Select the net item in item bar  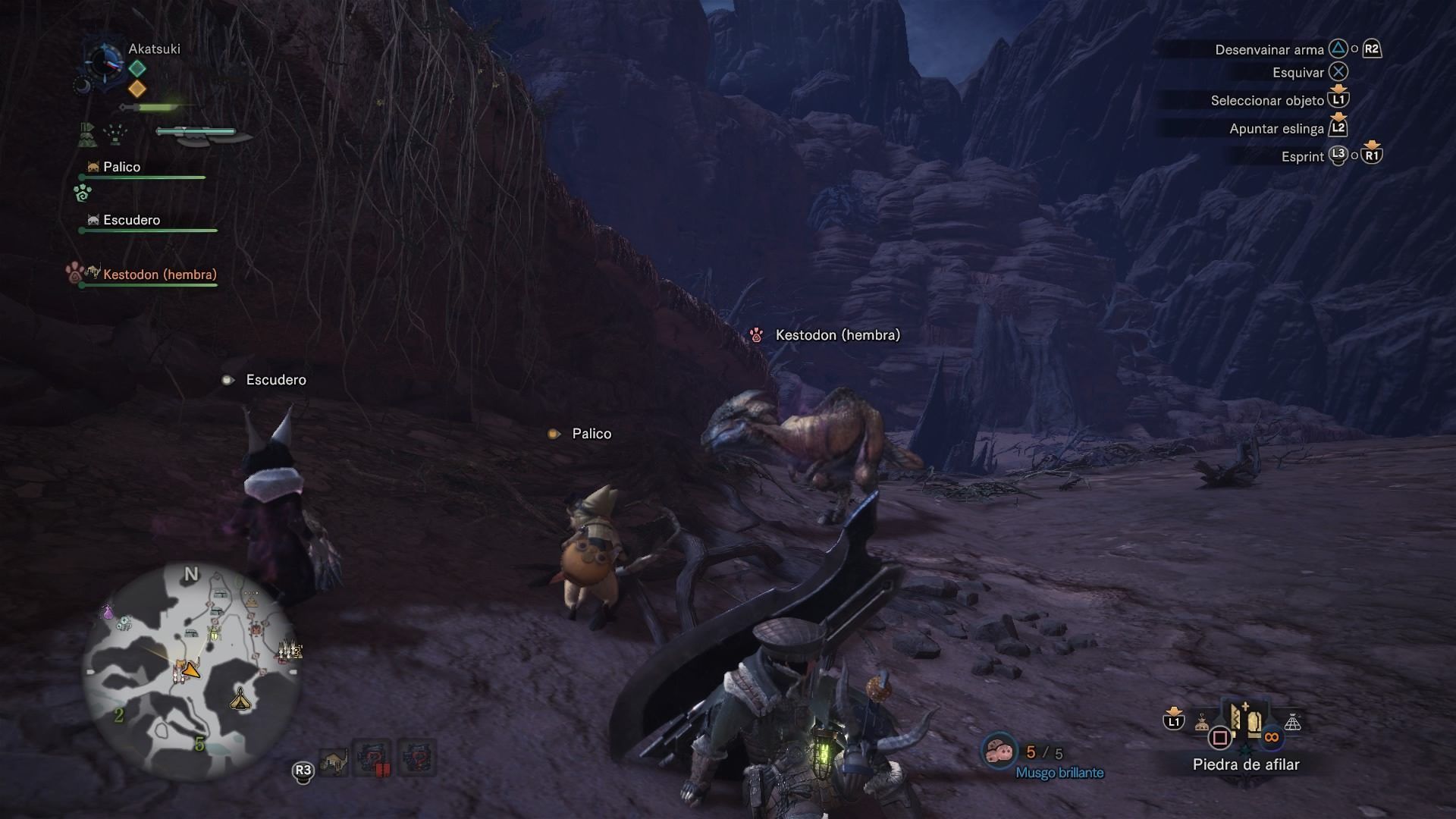tap(1292, 723)
